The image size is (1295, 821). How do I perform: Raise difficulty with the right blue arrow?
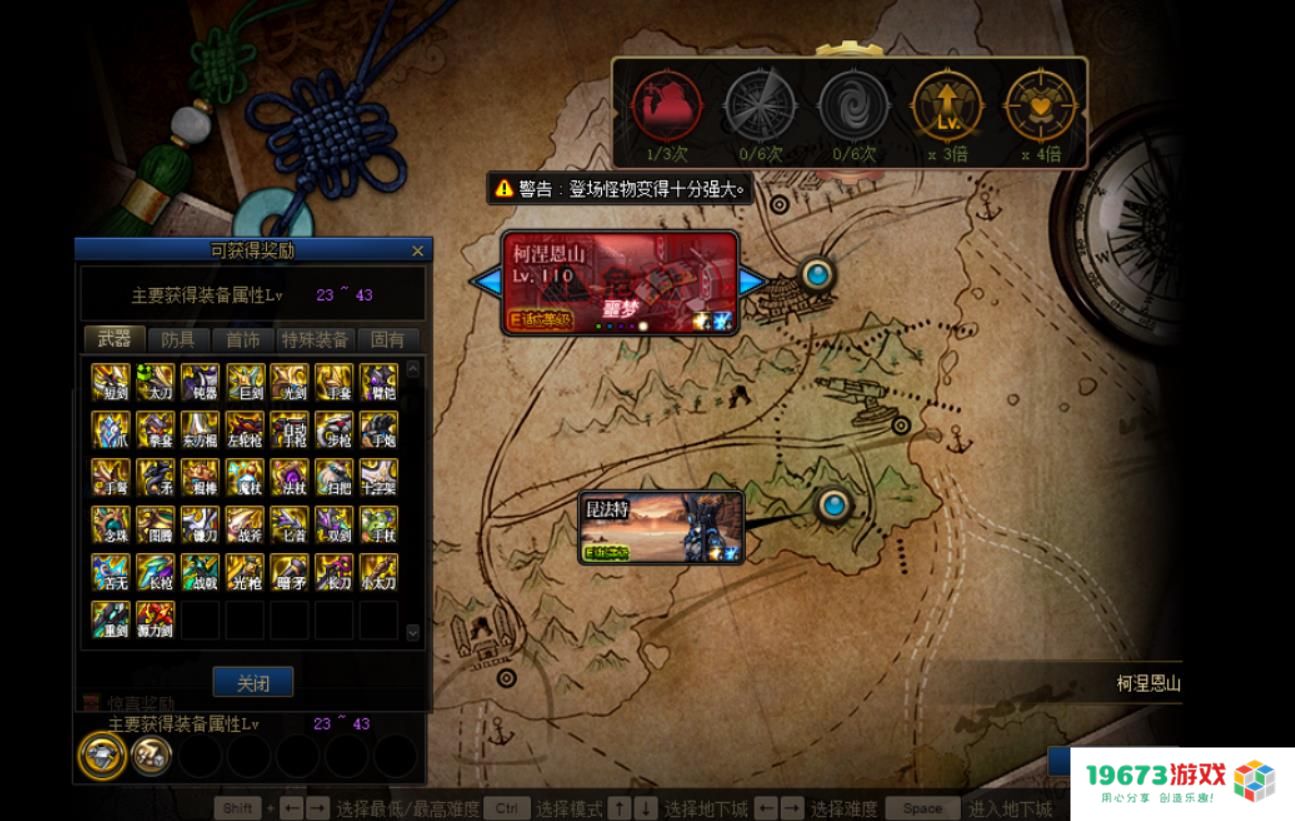pos(753,283)
